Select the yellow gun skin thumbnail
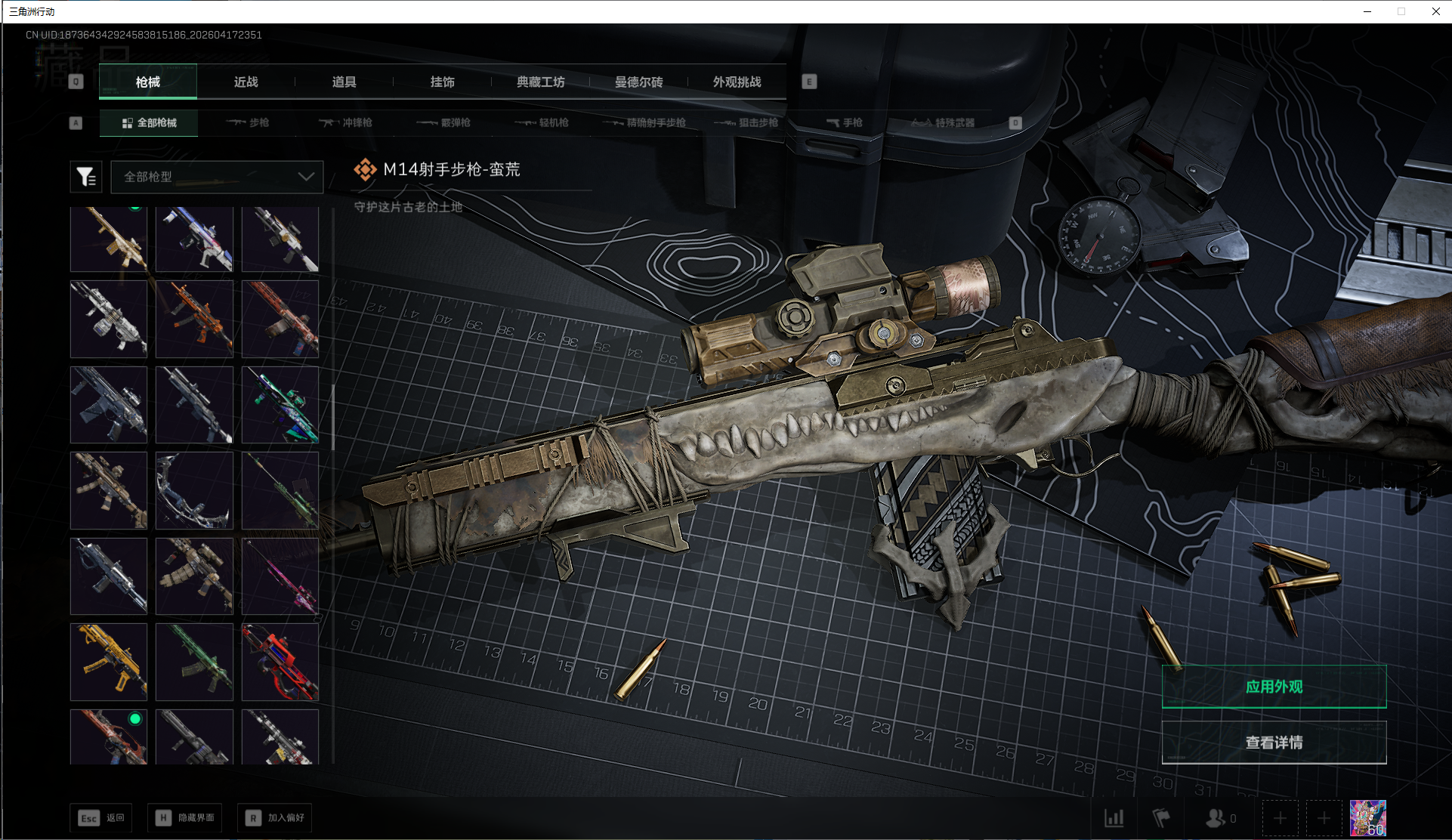The height and width of the screenshot is (840, 1452). pyautogui.click(x=109, y=662)
